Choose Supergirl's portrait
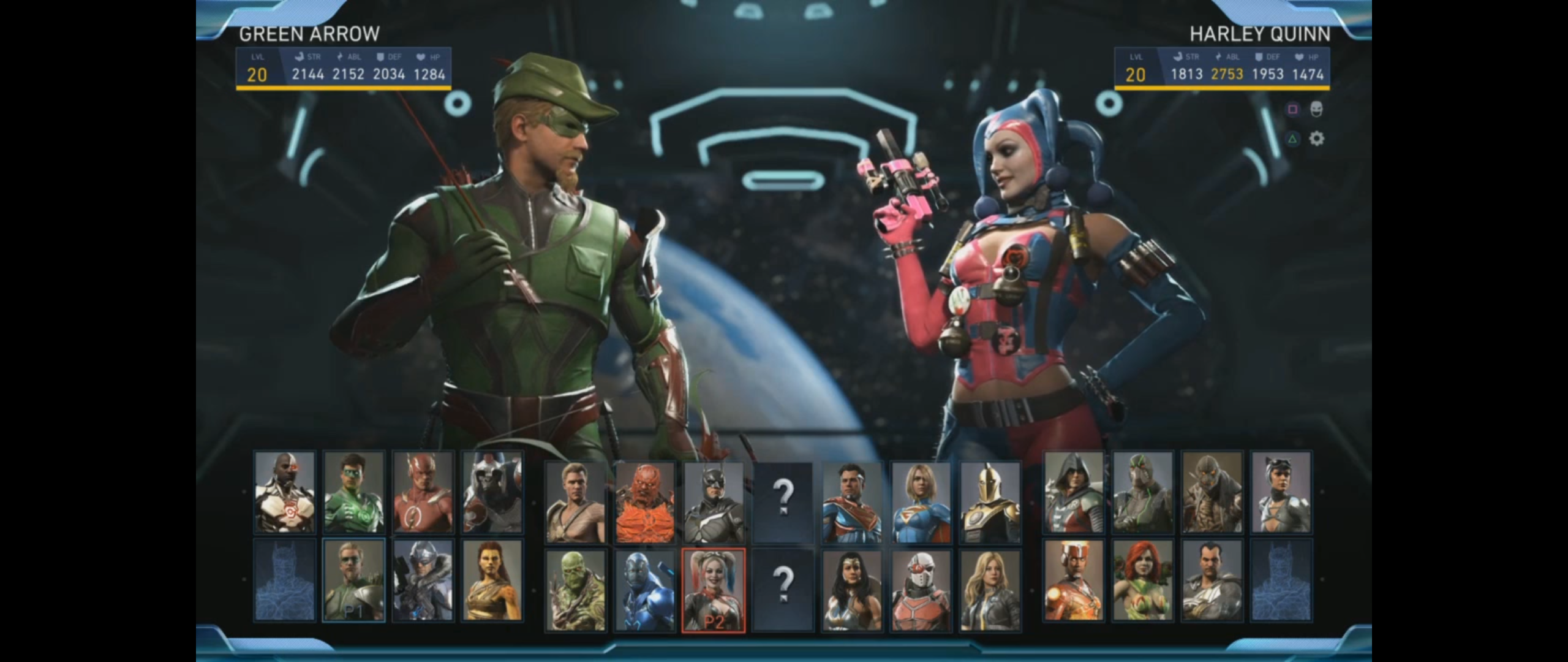 921,503
